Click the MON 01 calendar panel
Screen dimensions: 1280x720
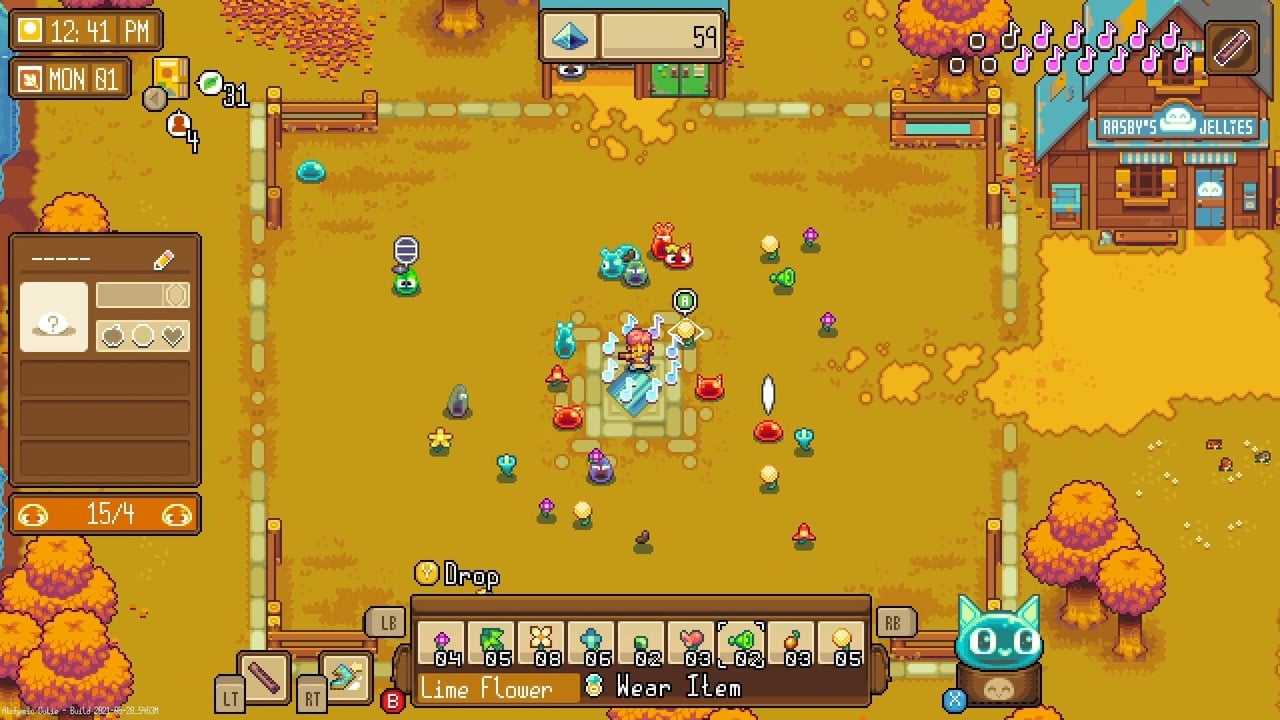[69, 78]
